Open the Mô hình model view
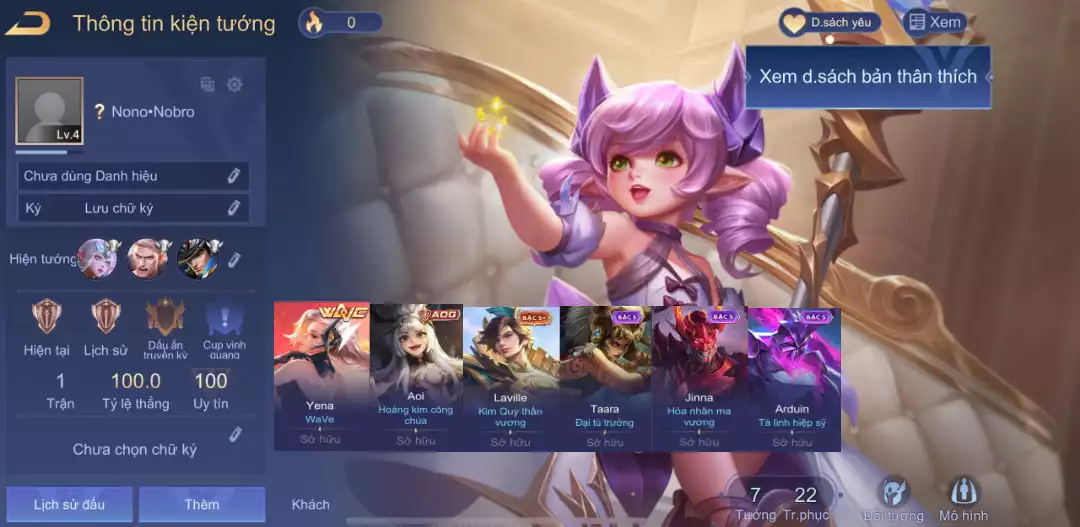 coord(963,499)
